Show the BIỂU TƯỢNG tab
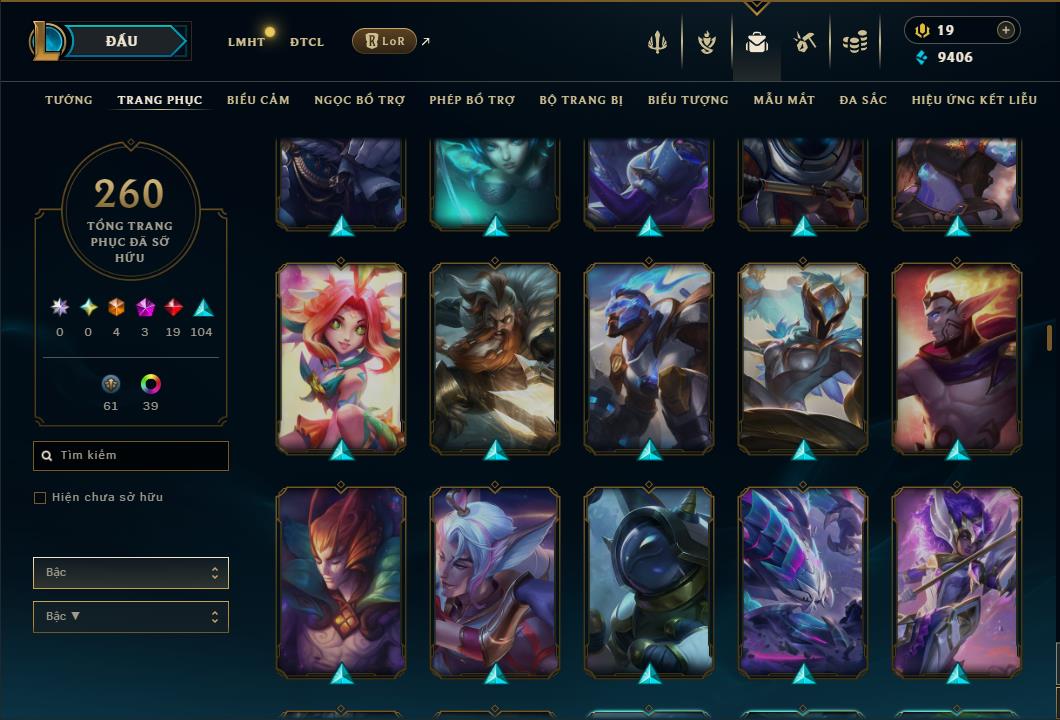Viewport: 1060px width, 720px height. [x=688, y=100]
